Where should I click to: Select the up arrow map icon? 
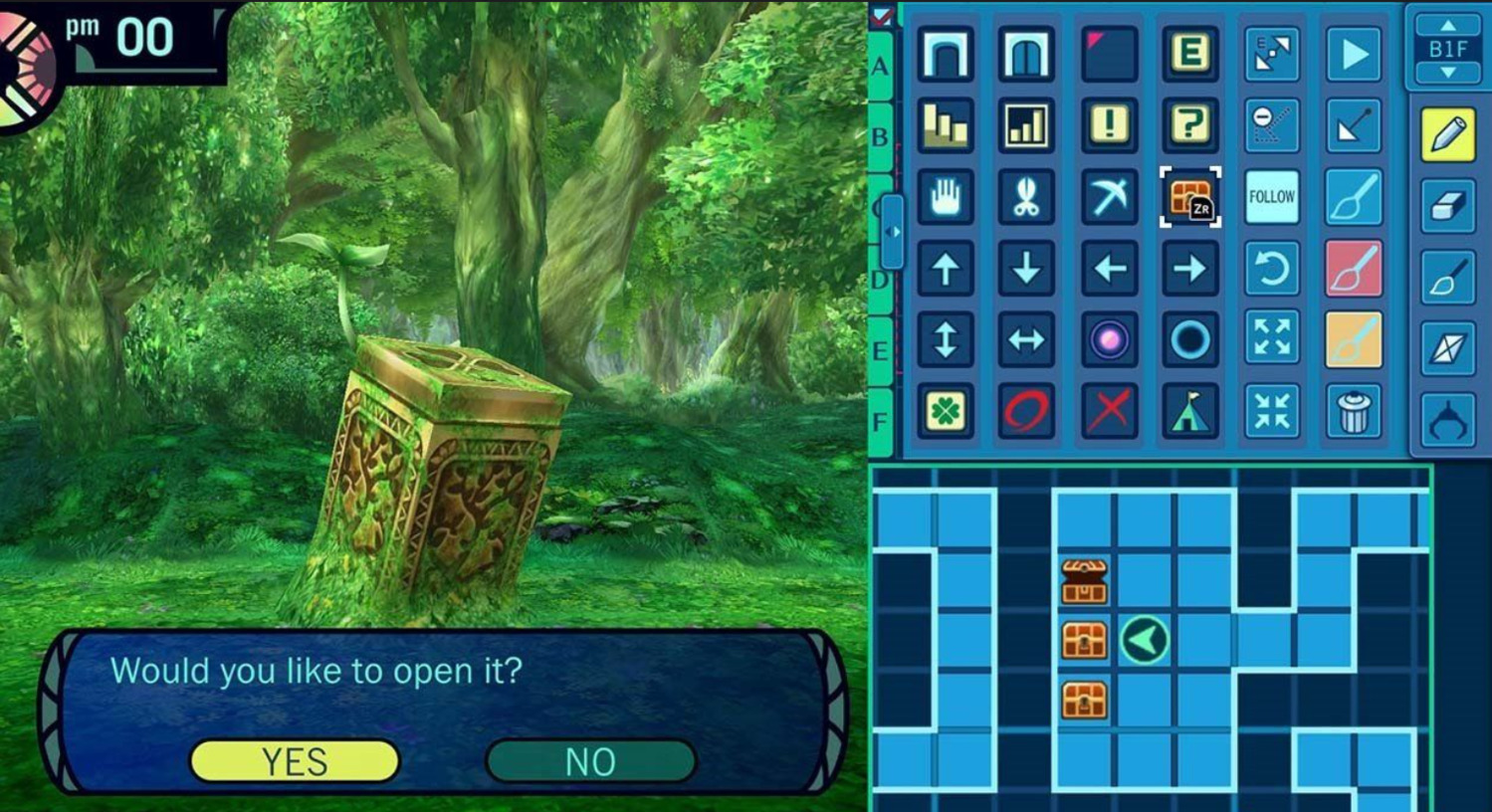coord(945,269)
